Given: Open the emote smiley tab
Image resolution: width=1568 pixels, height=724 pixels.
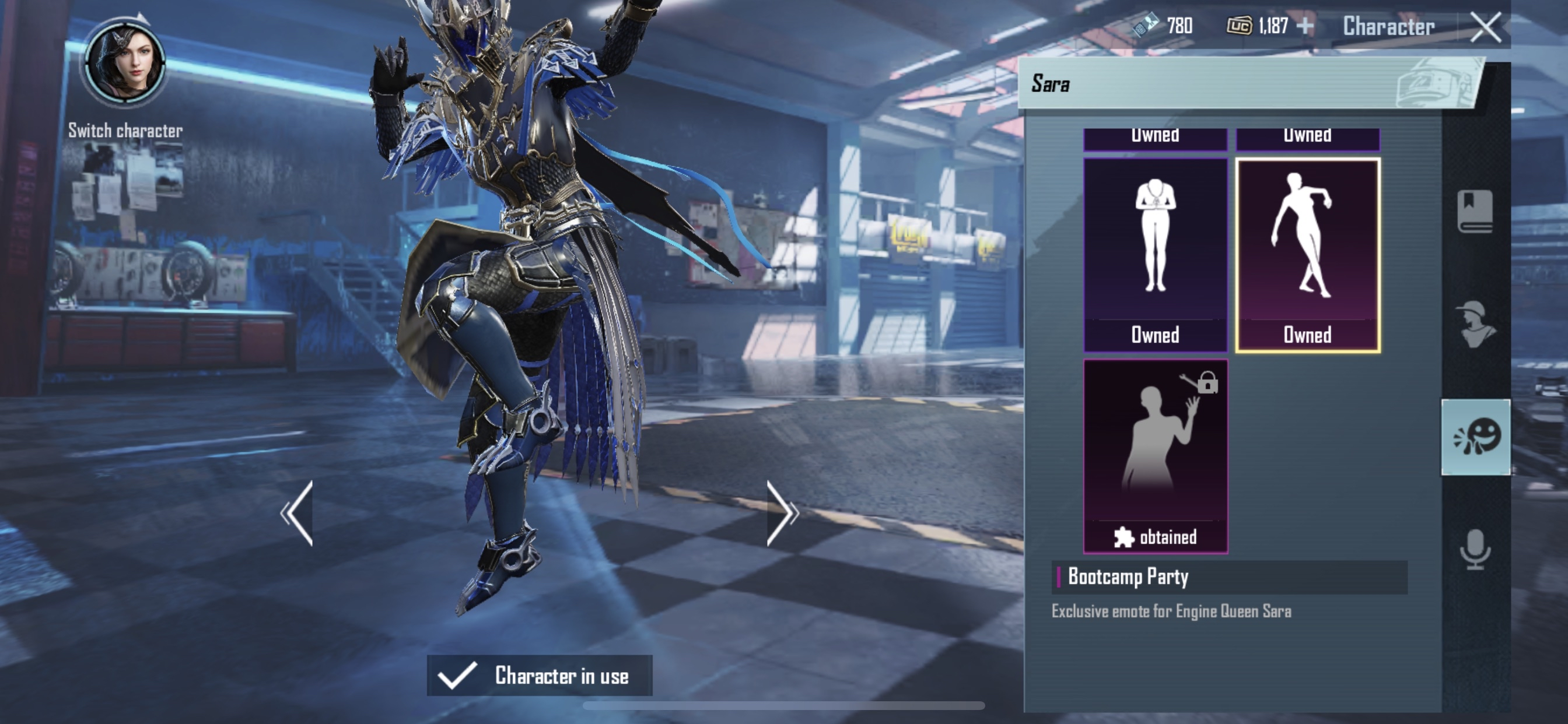Looking at the screenshot, I should 1475,437.
